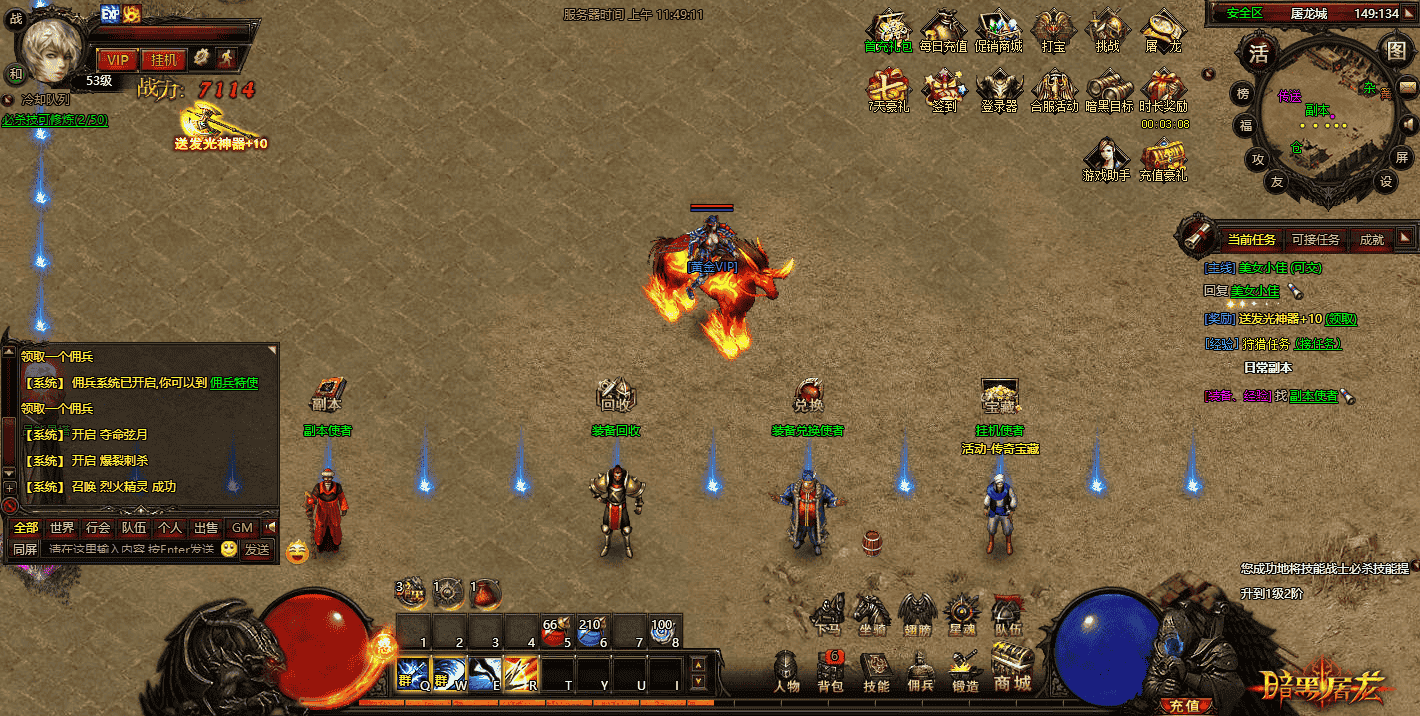This screenshot has height=716, width=1420.
Task: Switch to the 可接任务 available quests tab
Action: (1315, 239)
